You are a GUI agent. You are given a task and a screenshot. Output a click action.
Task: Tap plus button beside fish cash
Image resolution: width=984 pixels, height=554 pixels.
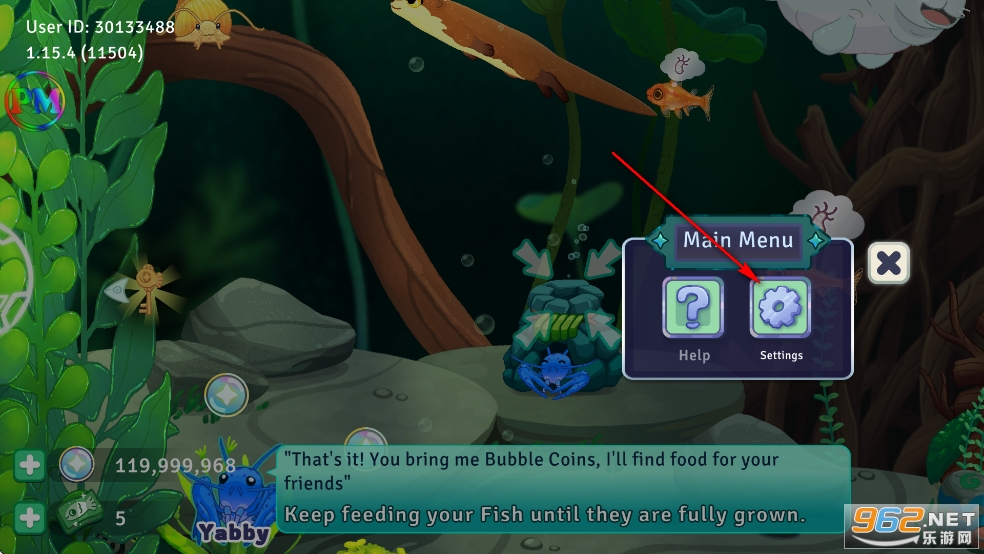click(x=30, y=518)
